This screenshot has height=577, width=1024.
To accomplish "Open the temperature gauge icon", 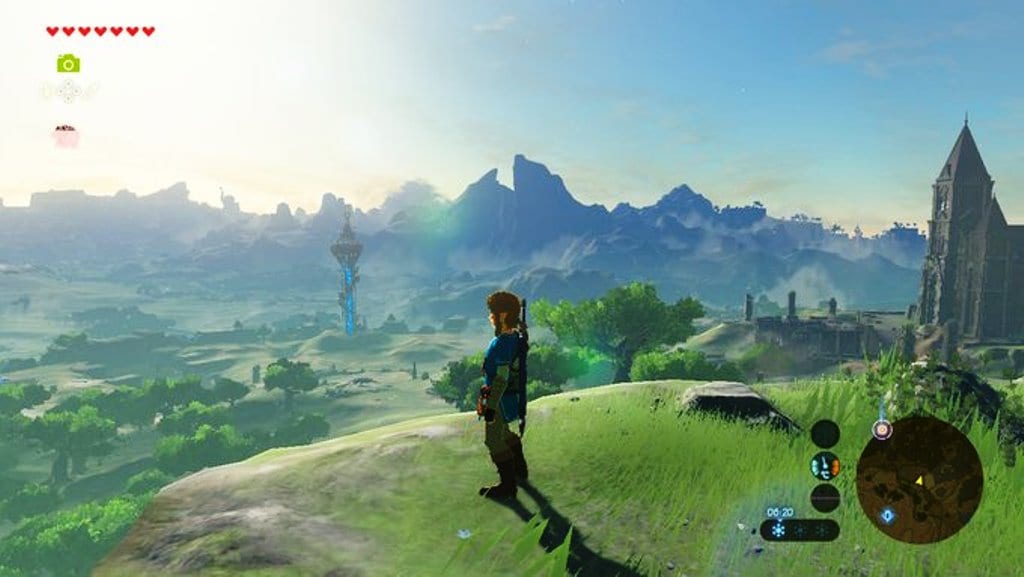I will (x=825, y=466).
